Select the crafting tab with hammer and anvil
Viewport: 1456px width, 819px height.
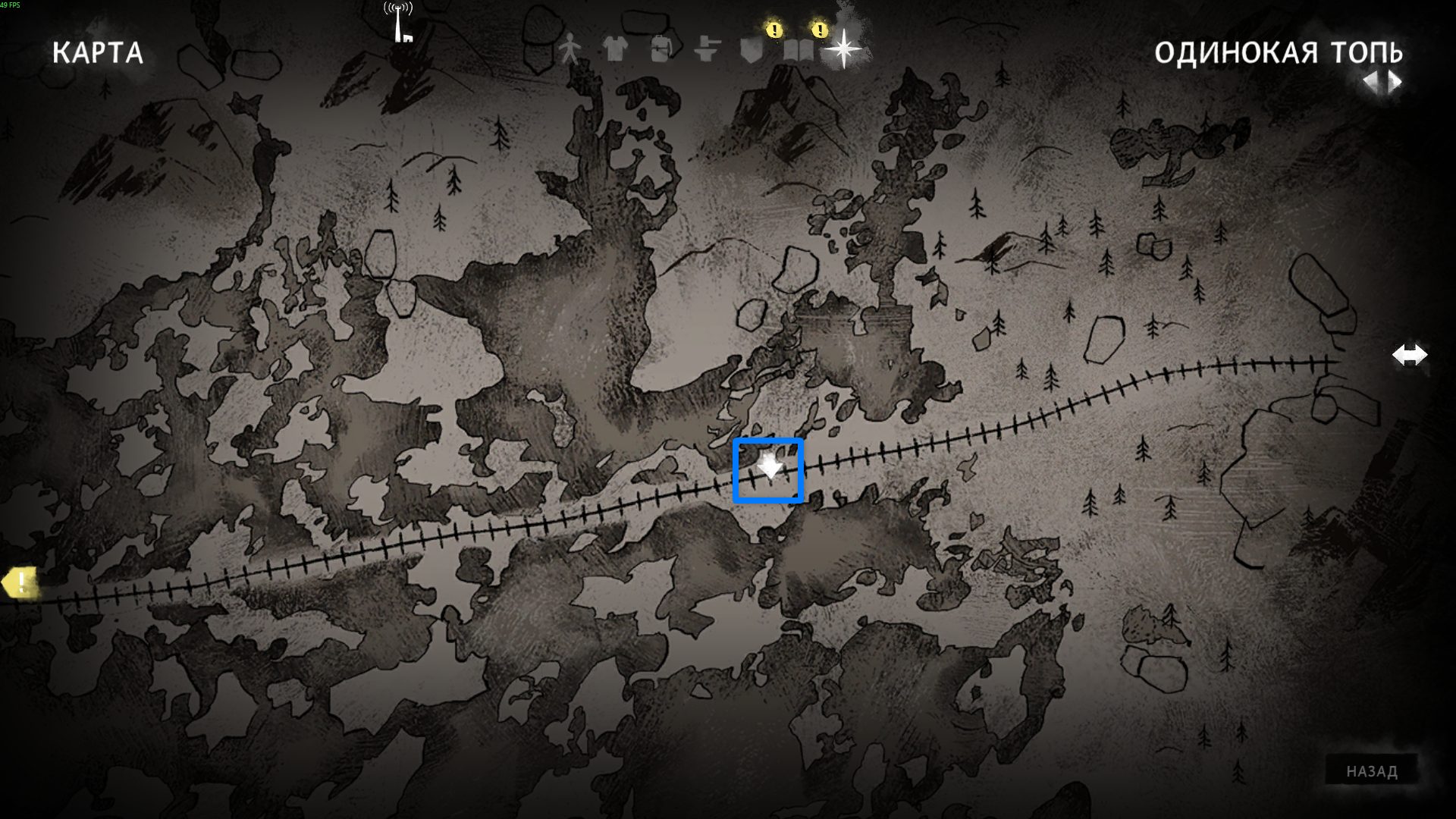tap(706, 50)
